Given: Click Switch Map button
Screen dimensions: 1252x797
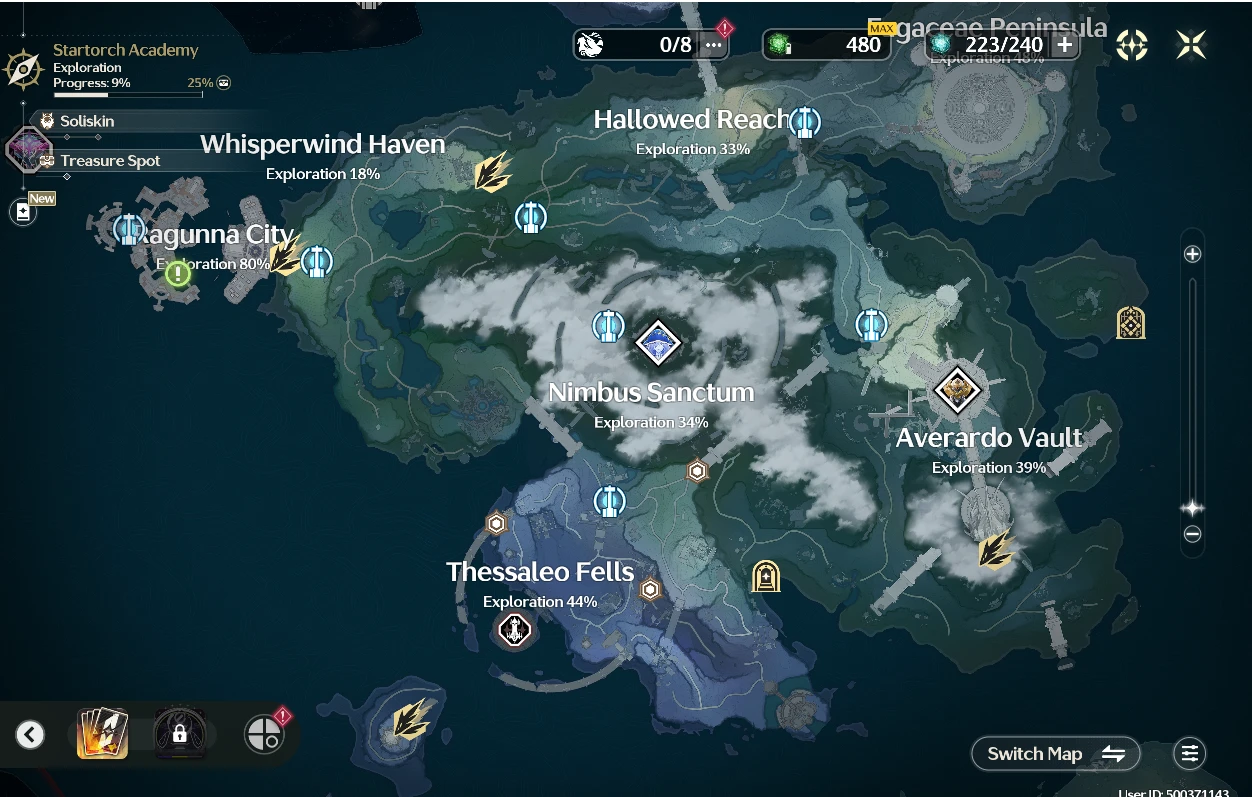Looking at the screenshot, I should click(x=1055, y=754).
